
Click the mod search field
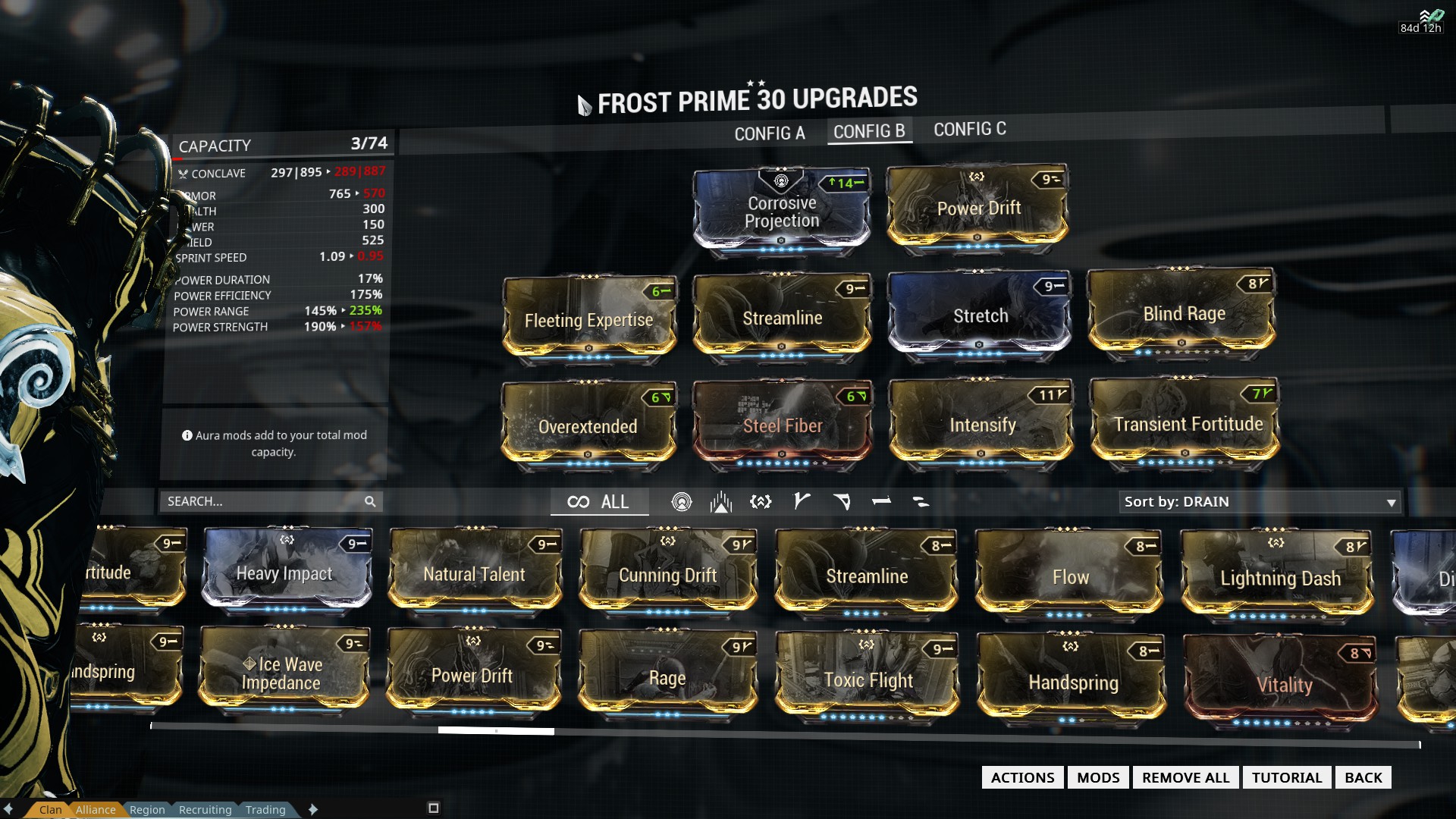(x=263, y=501)
